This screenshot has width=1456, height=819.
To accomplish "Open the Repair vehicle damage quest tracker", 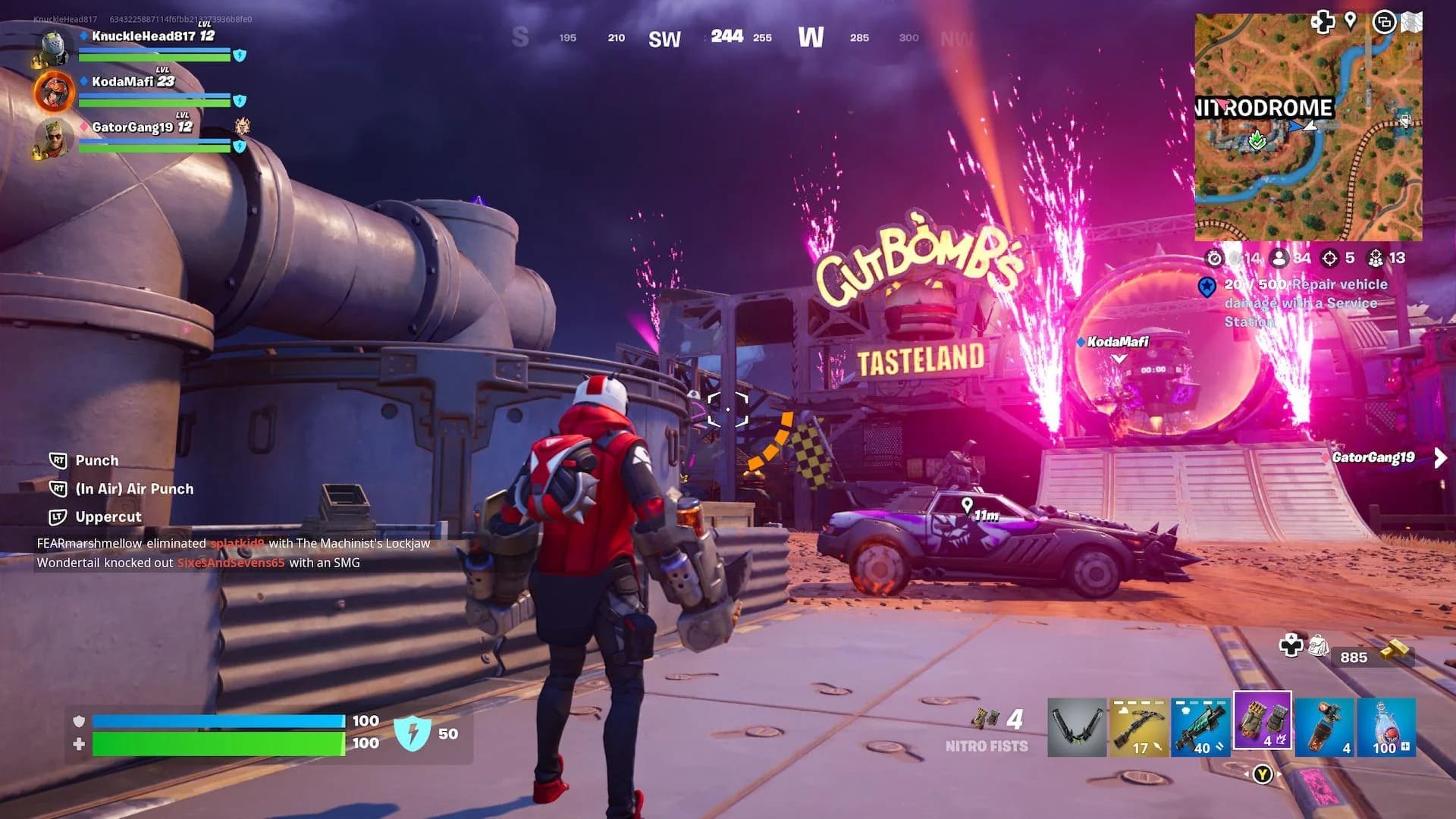I will pos(1304,302).
